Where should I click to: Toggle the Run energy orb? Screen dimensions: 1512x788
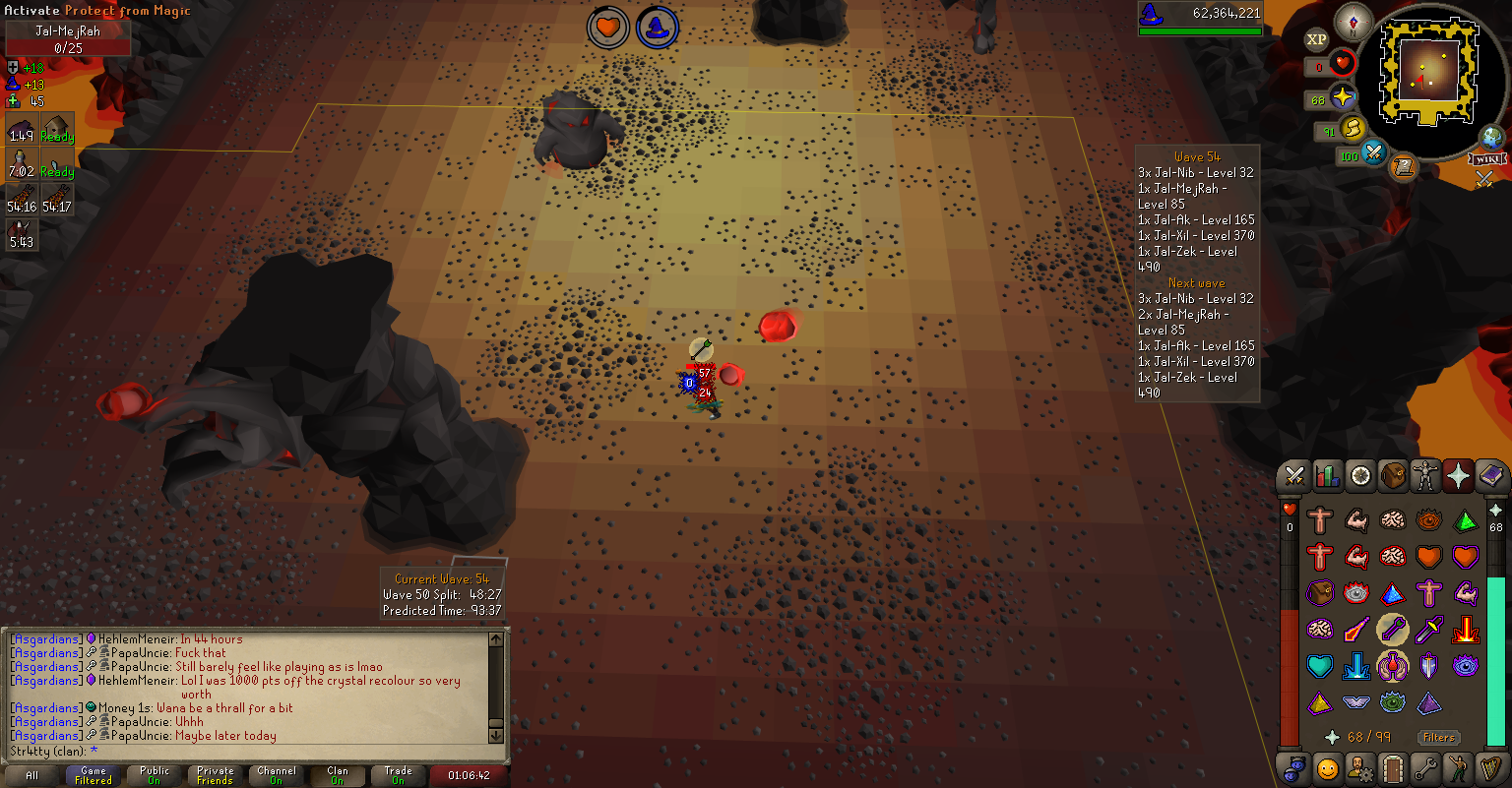coord(1353,129)
